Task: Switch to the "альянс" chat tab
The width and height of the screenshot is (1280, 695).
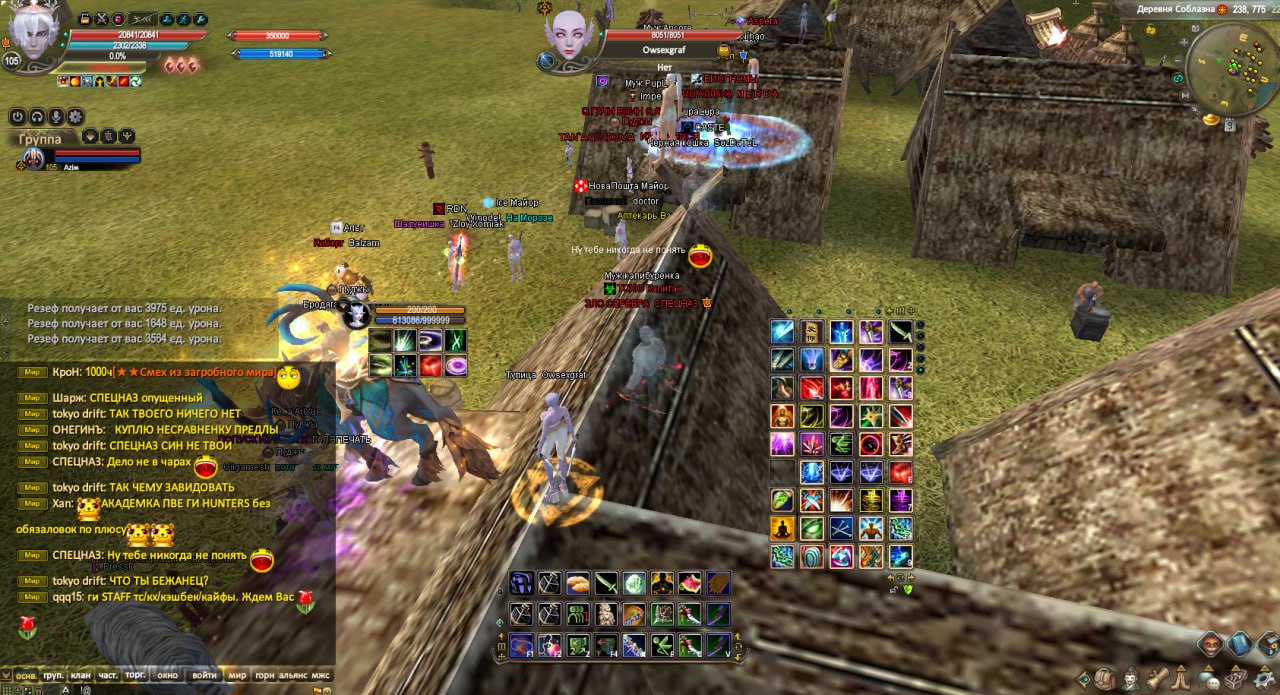Action: point(293,676)
